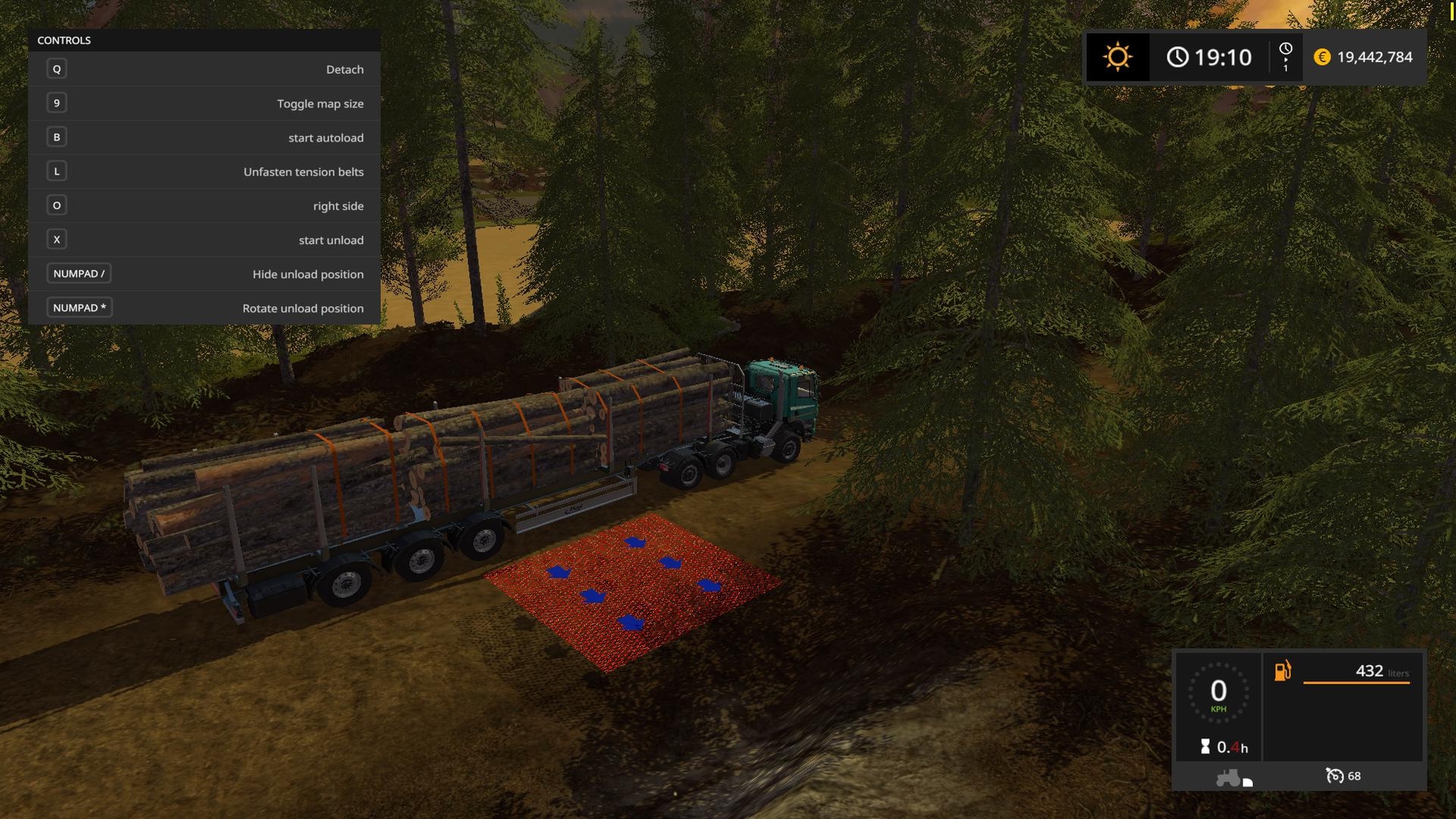Click the orange fuel pump icon
Viewport: 1456px width, 819px height.
(x=1283, y=671)
